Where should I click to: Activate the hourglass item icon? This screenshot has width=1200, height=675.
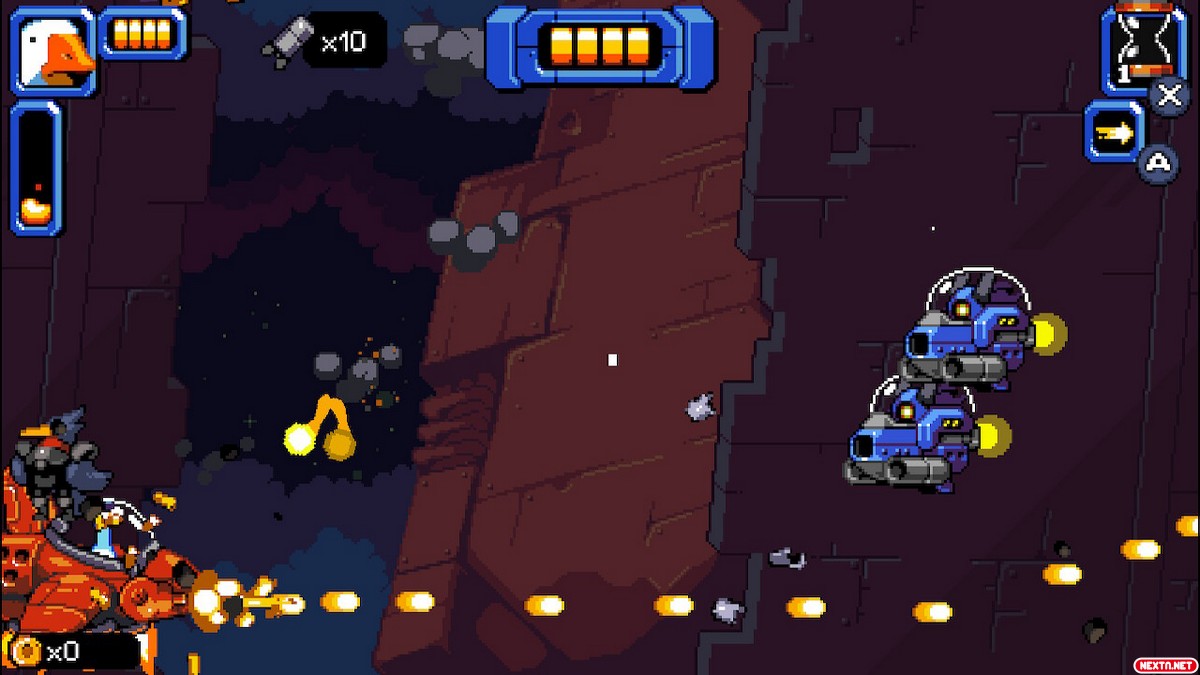(1143, 47)
